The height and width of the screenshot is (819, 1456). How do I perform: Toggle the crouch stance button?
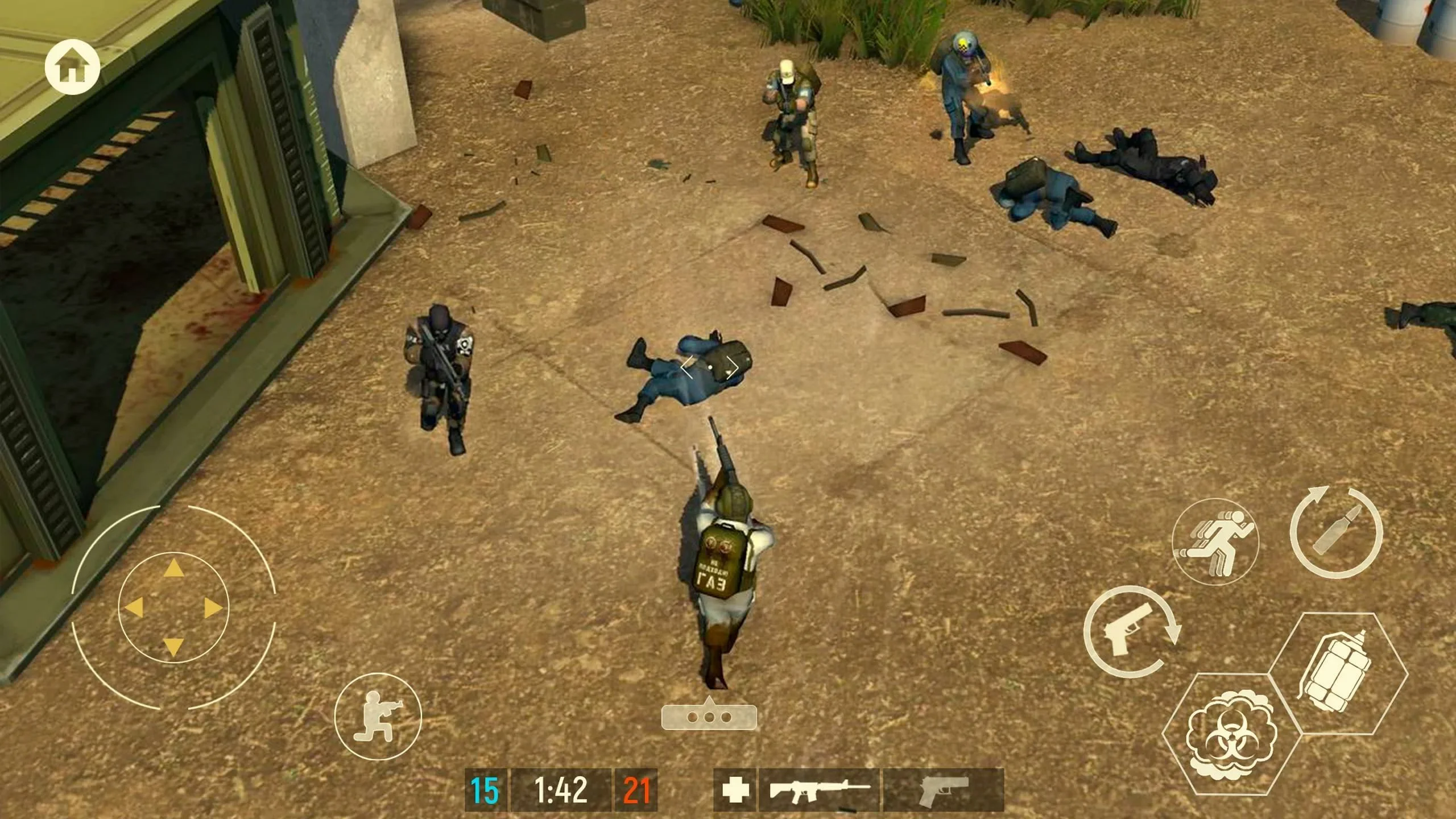tap(378, 715)
